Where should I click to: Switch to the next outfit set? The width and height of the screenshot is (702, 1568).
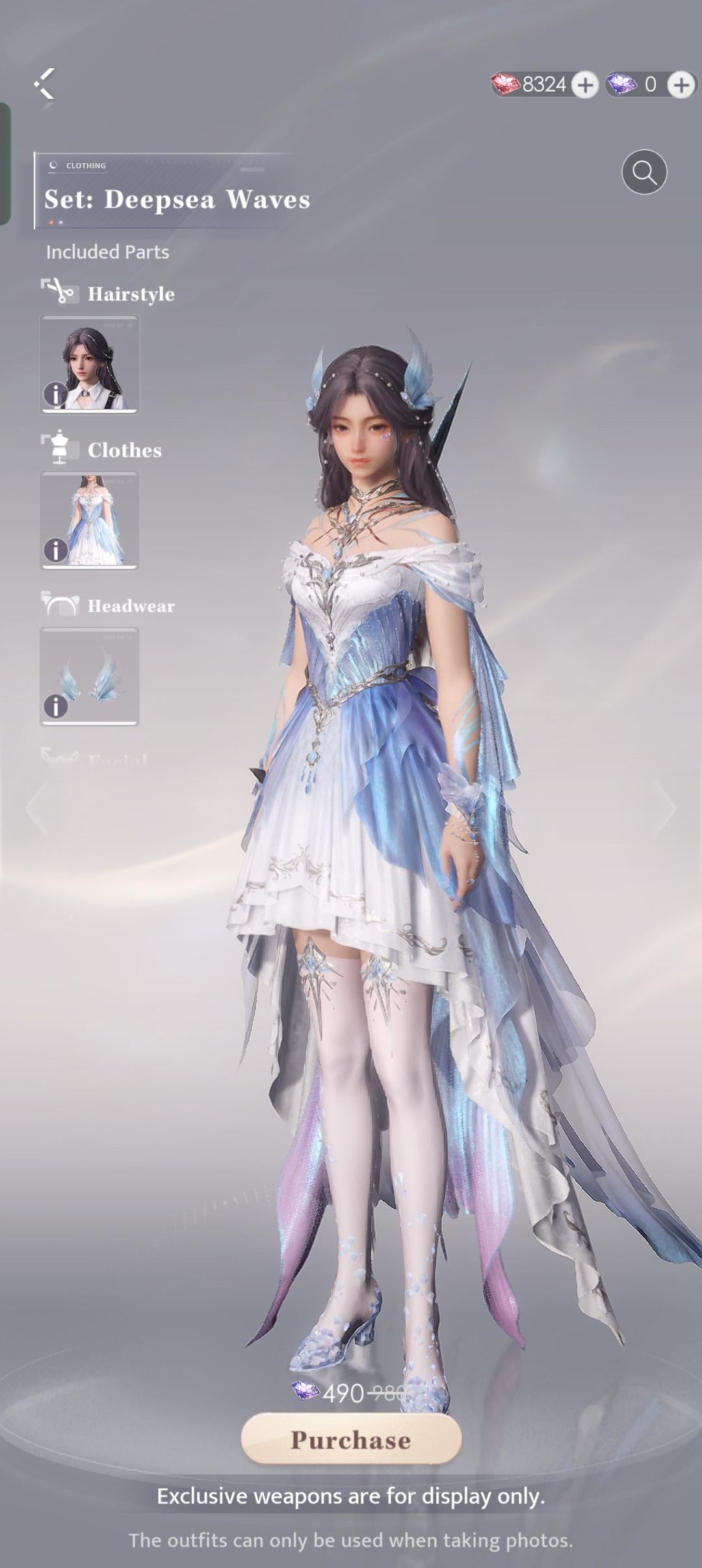[x=664, y=808]
